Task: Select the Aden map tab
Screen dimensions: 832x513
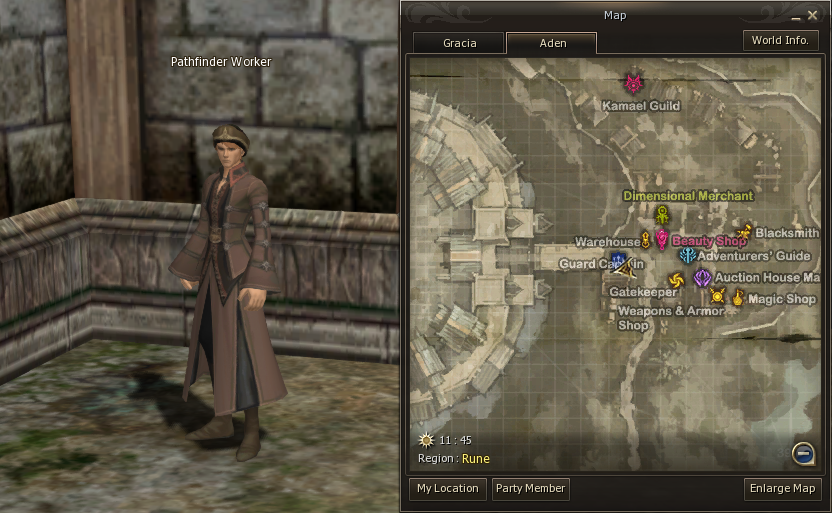Action: 551,43
